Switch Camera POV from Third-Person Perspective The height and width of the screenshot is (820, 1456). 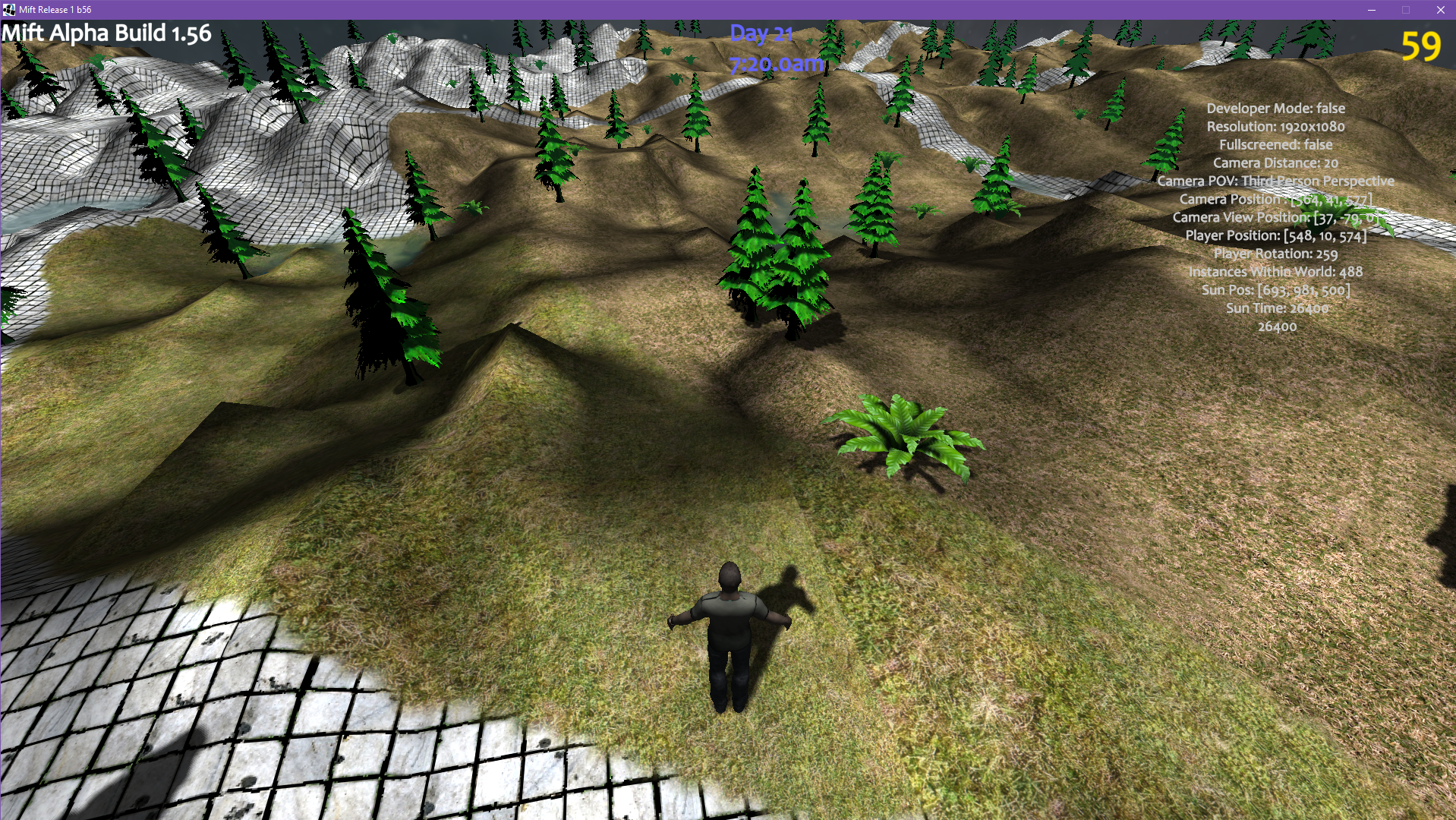[x=1275, y=181]
